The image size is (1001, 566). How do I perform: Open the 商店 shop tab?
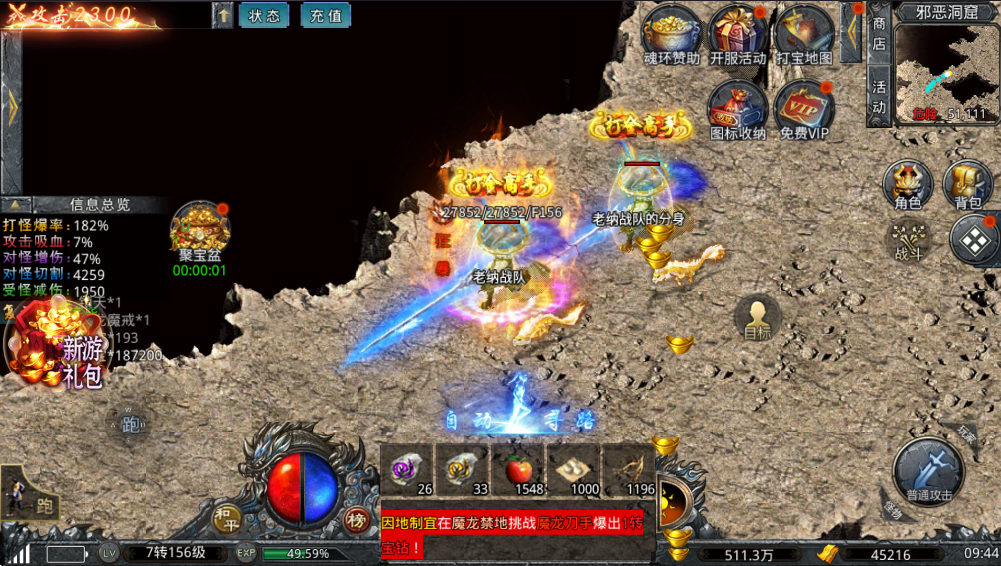[x=879, y=33]
